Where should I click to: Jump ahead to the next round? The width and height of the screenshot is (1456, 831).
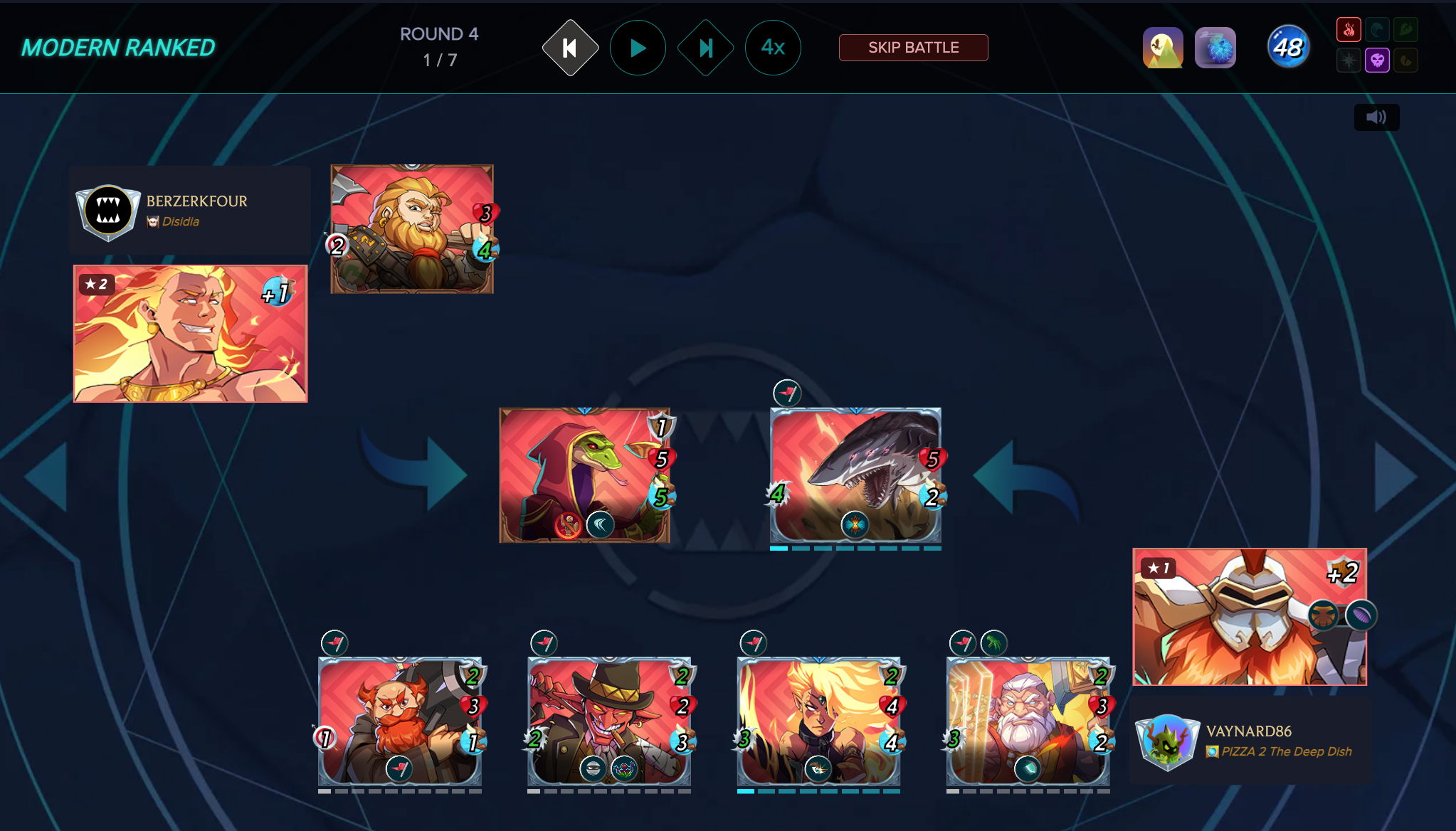click(x=705, y=48)
